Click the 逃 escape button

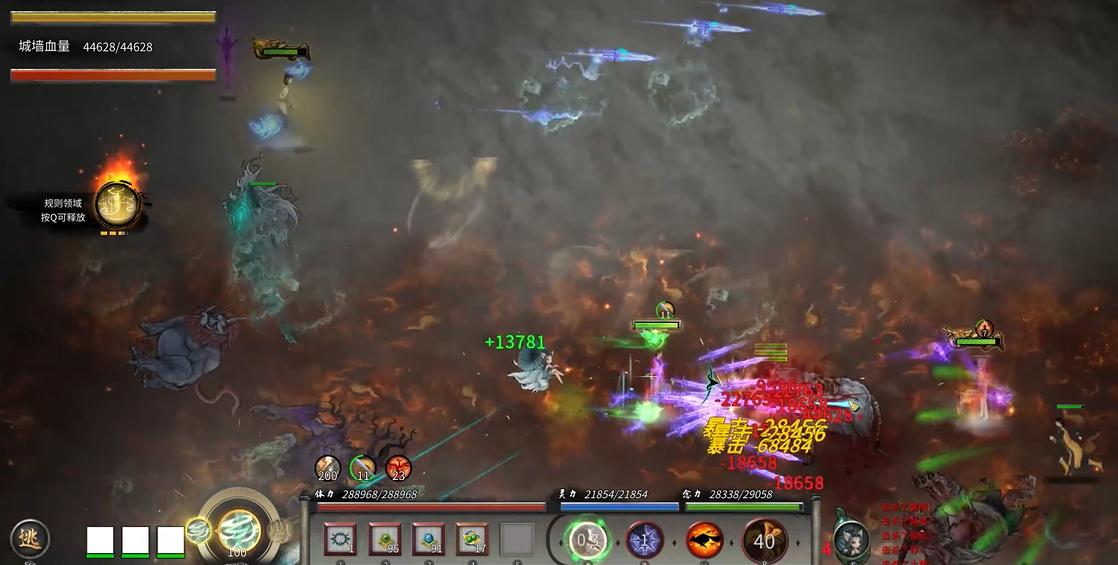(x=29, y=539)
